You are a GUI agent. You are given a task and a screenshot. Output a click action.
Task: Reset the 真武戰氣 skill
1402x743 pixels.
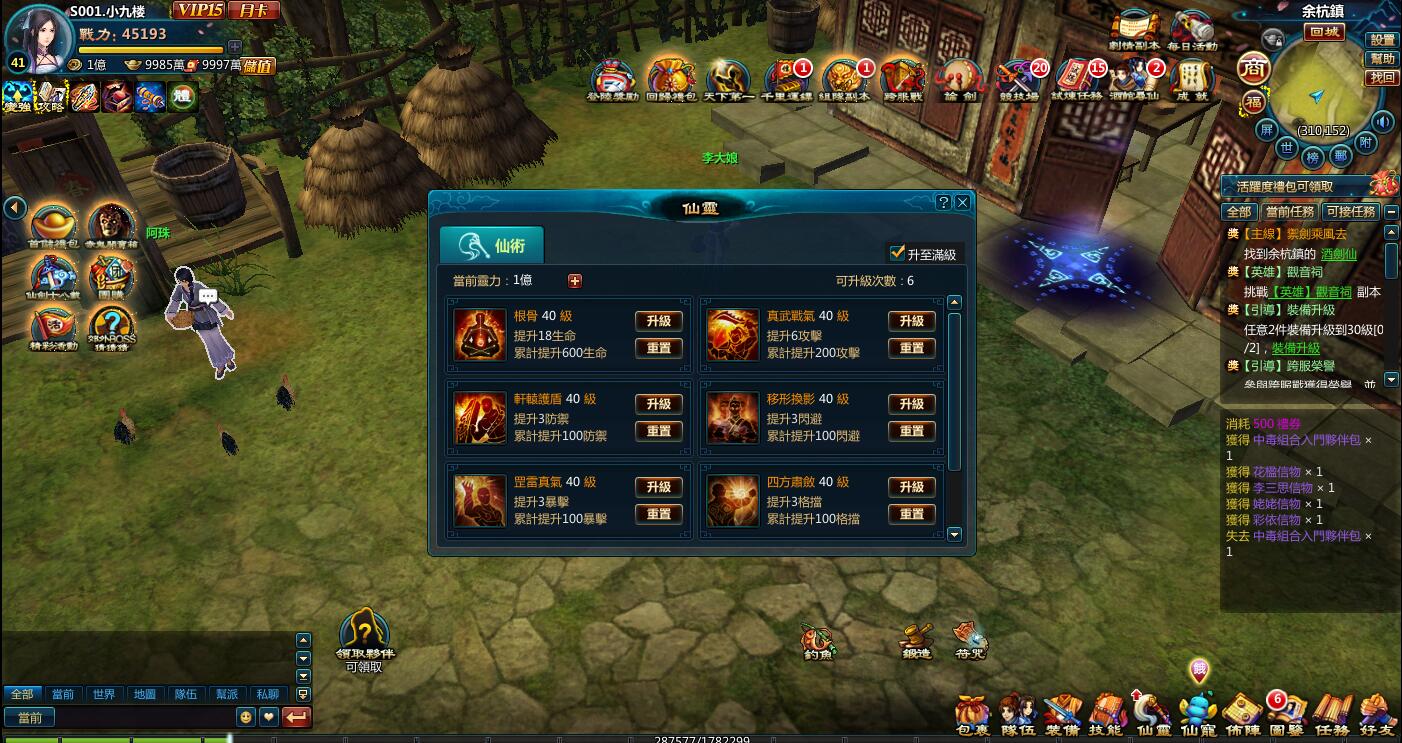pos(911,348)
